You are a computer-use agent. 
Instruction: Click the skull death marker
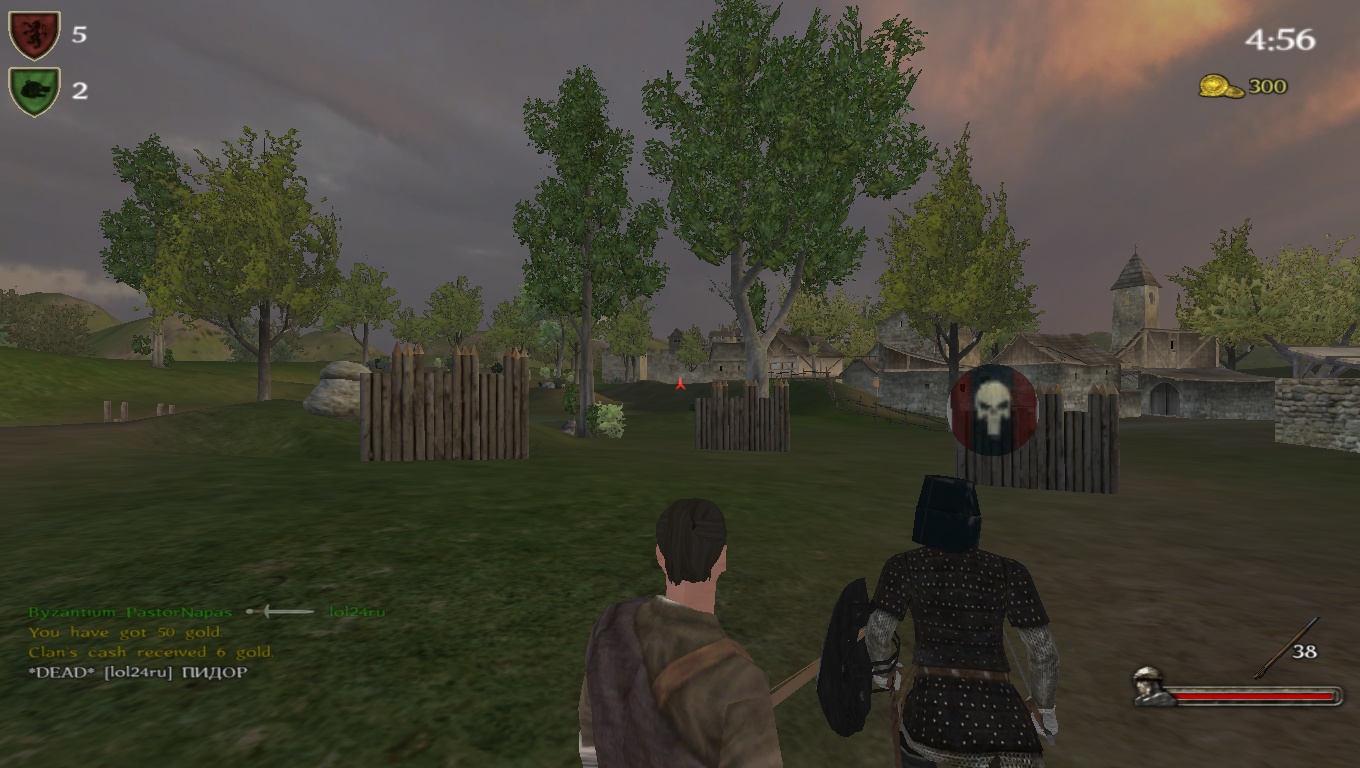pyautogui.click(x=992, y=410)
